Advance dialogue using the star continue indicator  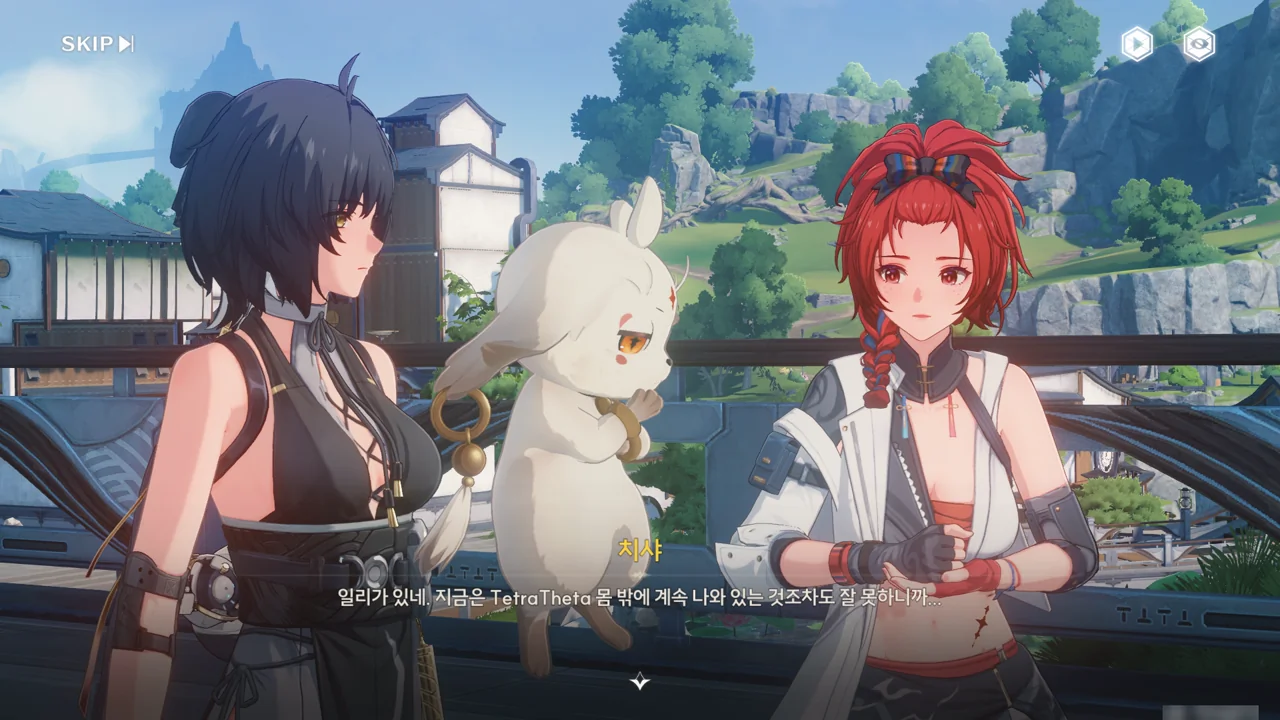[640, 682]
